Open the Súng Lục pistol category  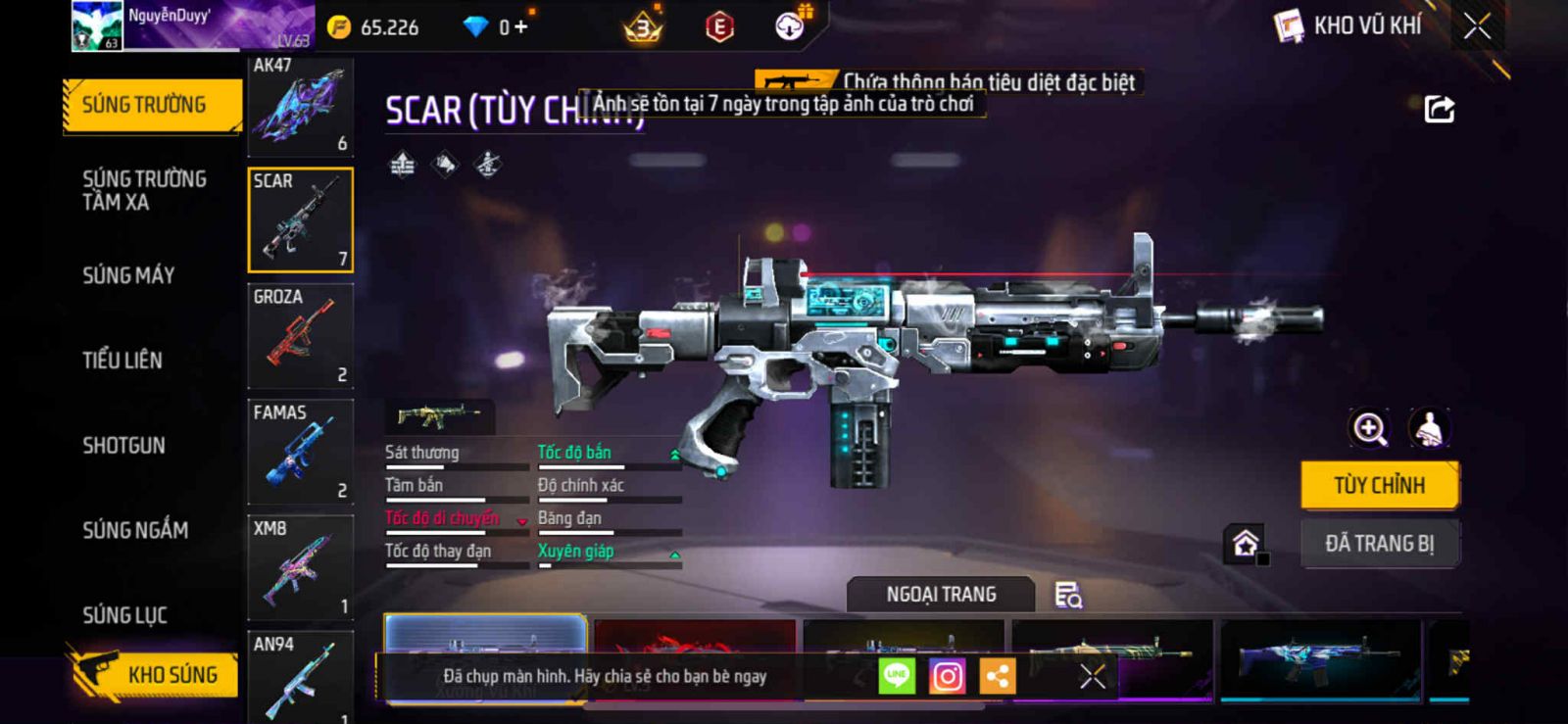click(124, 615)
